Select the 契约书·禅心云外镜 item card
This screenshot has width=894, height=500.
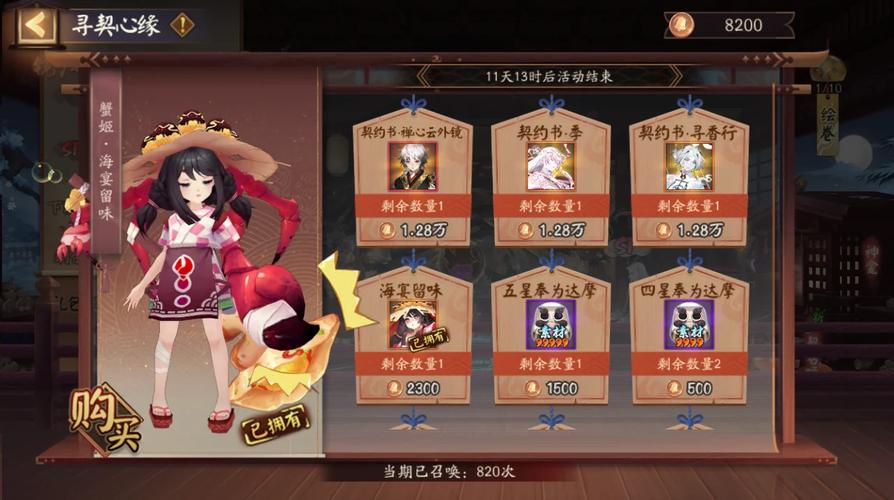coord(413,181)
